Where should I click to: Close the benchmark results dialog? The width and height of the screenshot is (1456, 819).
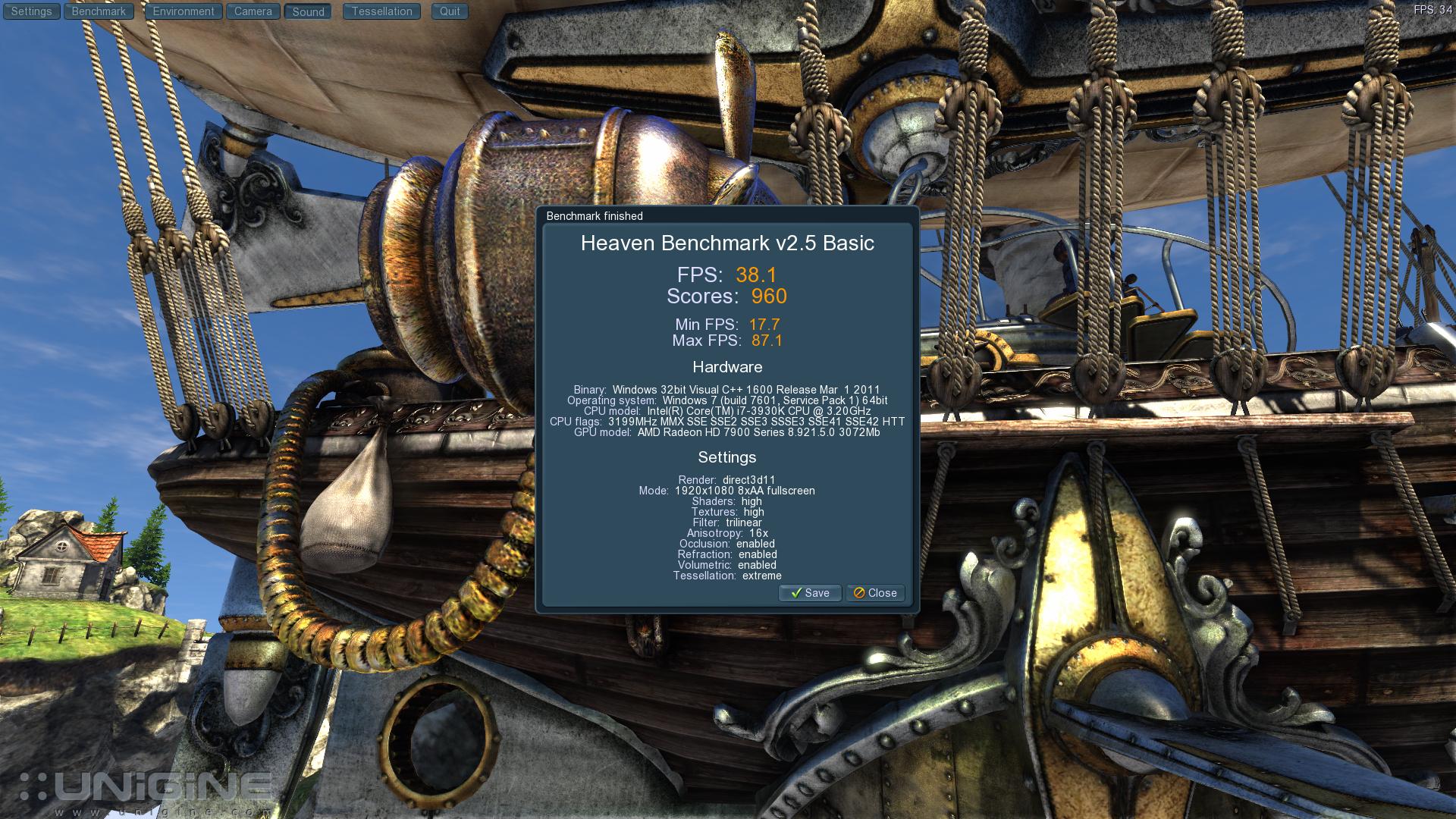tap(875, 593)
